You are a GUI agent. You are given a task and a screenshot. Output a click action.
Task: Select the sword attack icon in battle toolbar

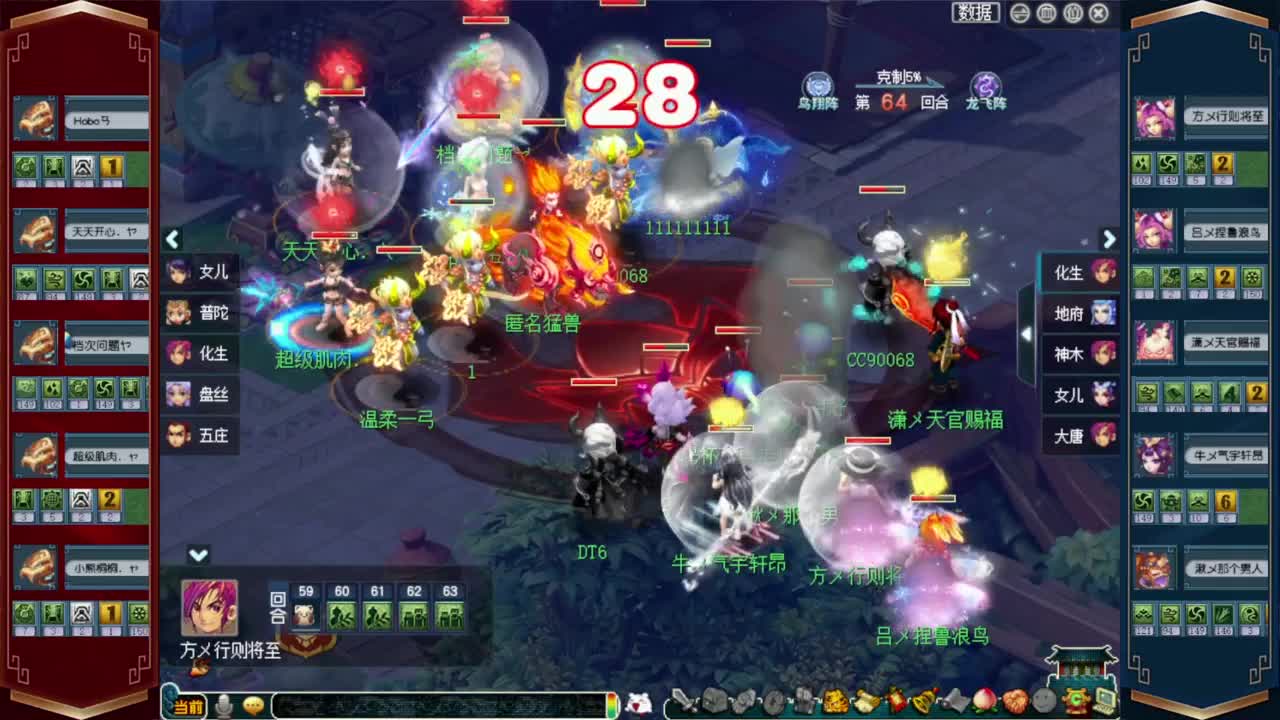[684, 700]
